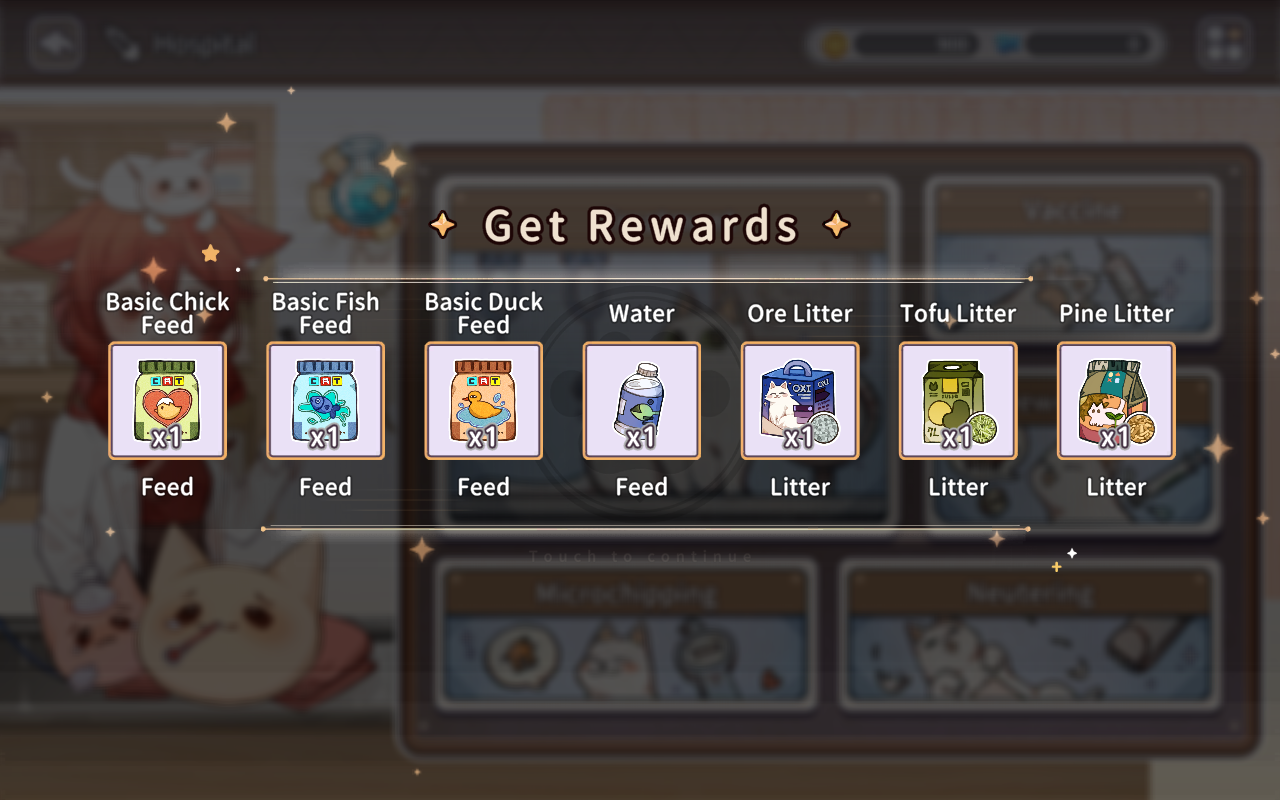Viewport: 1280px width, 800px height.
Task: Click the Ore Litter bag icon
Action: tap(799, 400)
